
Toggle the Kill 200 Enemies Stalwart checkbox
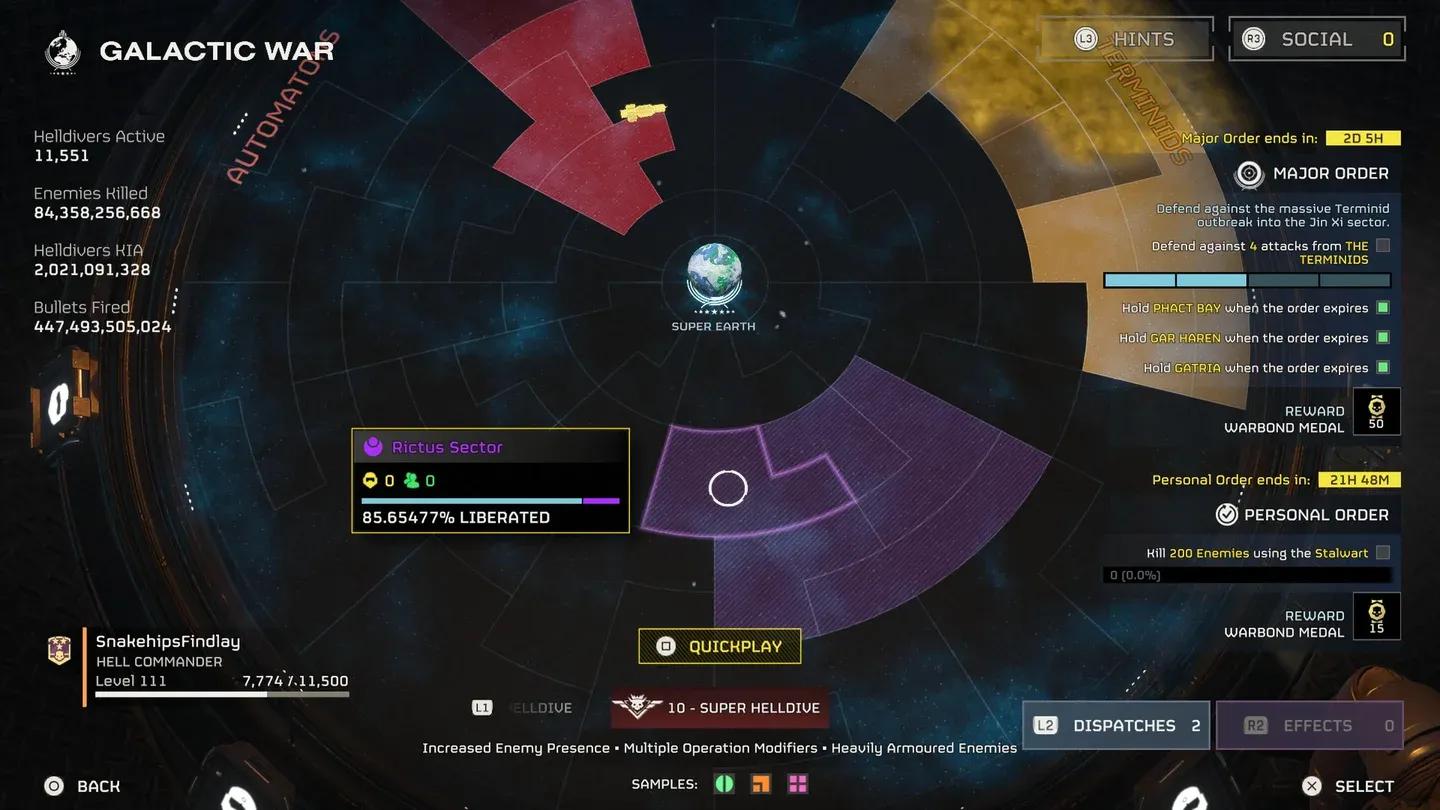[x=1383, y=552]
